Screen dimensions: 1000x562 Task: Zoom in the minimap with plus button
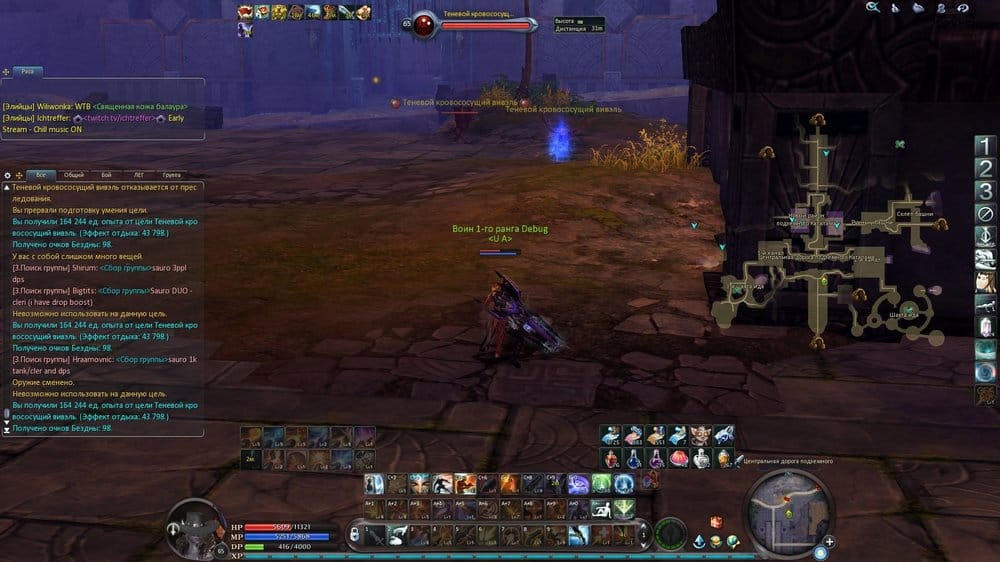click(x=829, y=542)
